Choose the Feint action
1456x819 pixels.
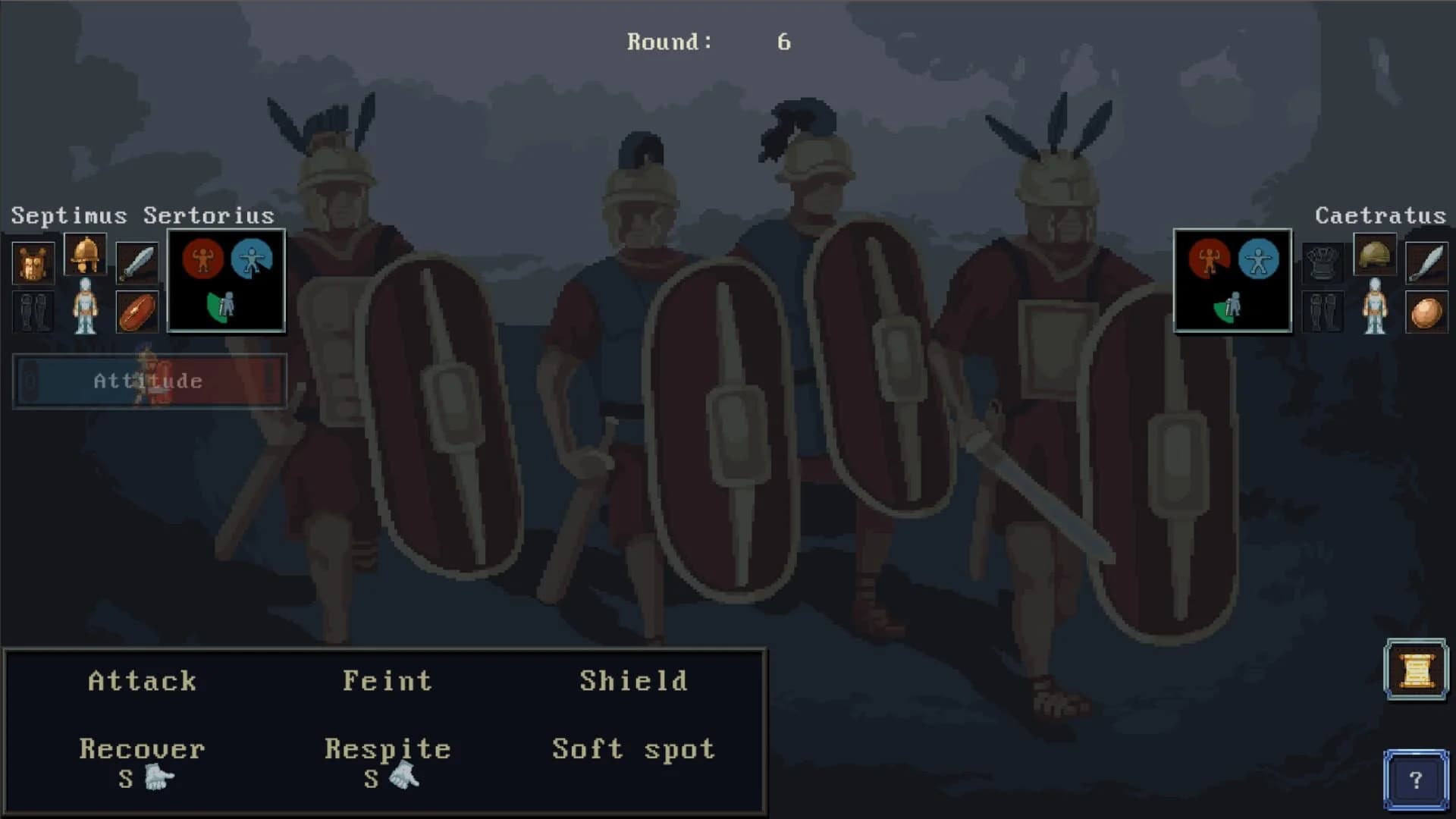tap(388, 680)
